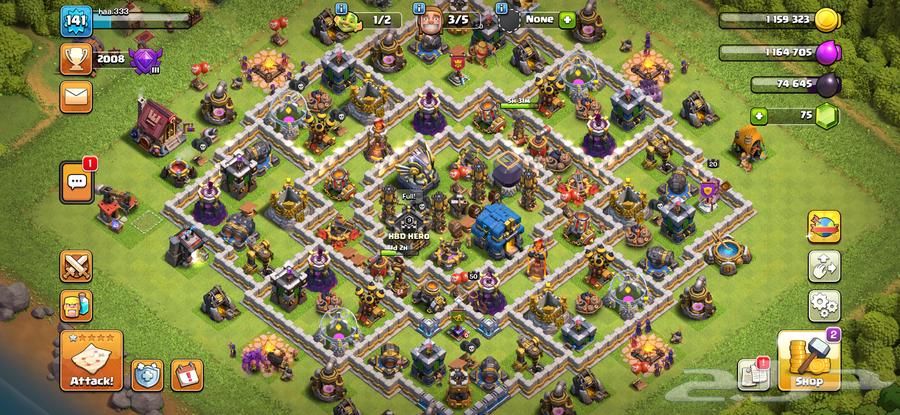
Task: Open the chat panel with notification
Action: (77, 181)
